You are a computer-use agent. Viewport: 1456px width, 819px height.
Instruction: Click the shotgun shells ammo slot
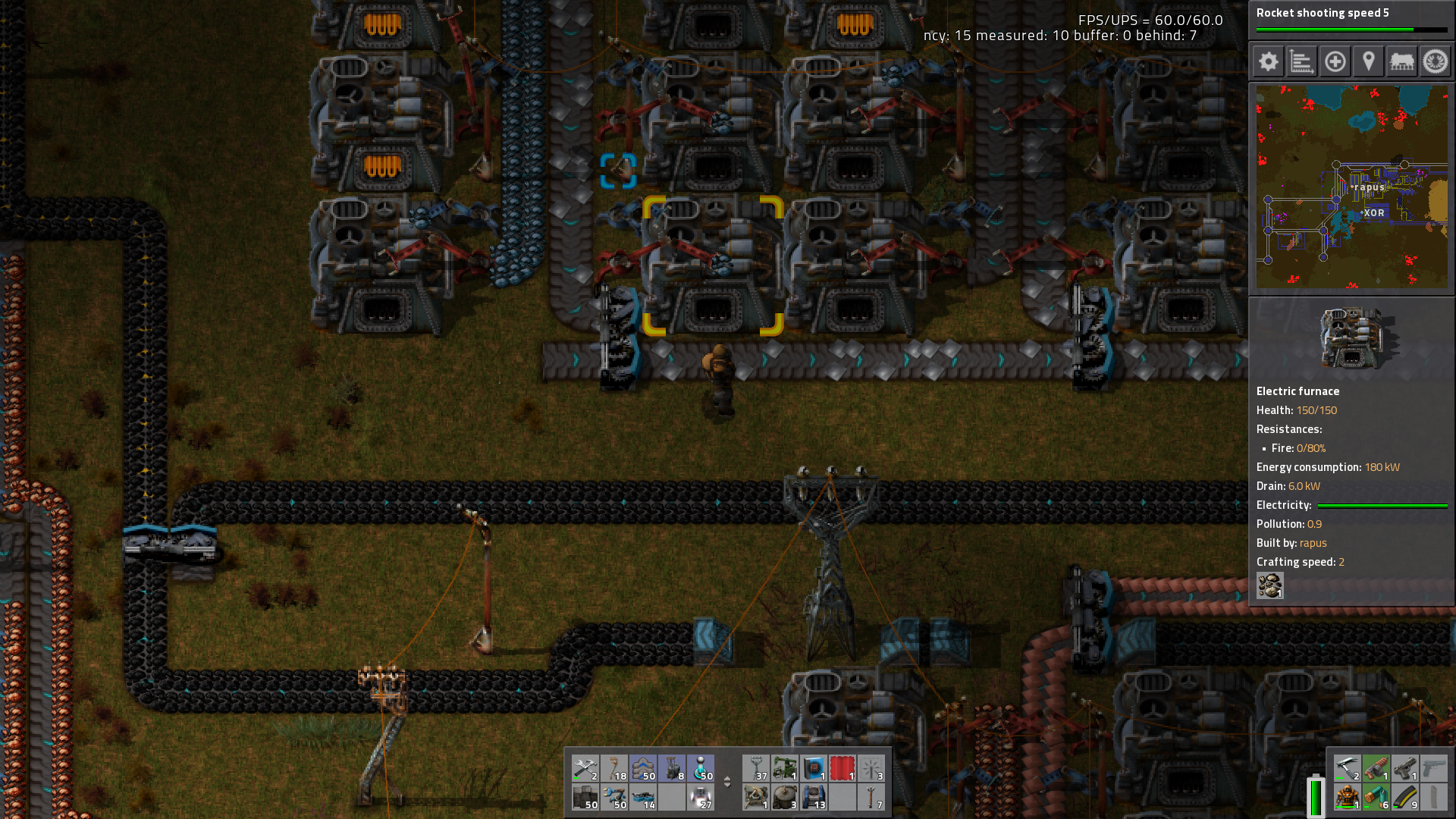click(x=1376, y=797)
